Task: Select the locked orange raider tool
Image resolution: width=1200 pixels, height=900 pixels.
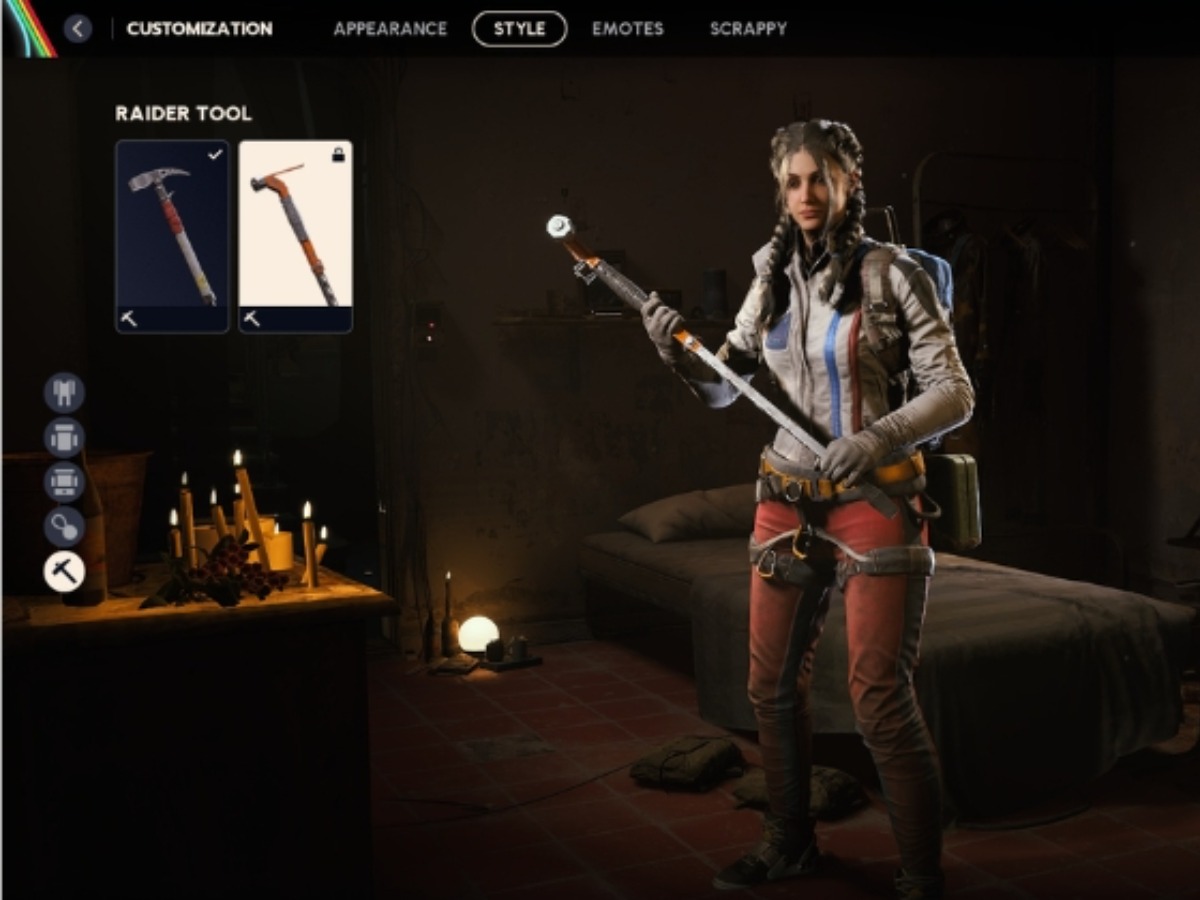Action: pos(295,236)
